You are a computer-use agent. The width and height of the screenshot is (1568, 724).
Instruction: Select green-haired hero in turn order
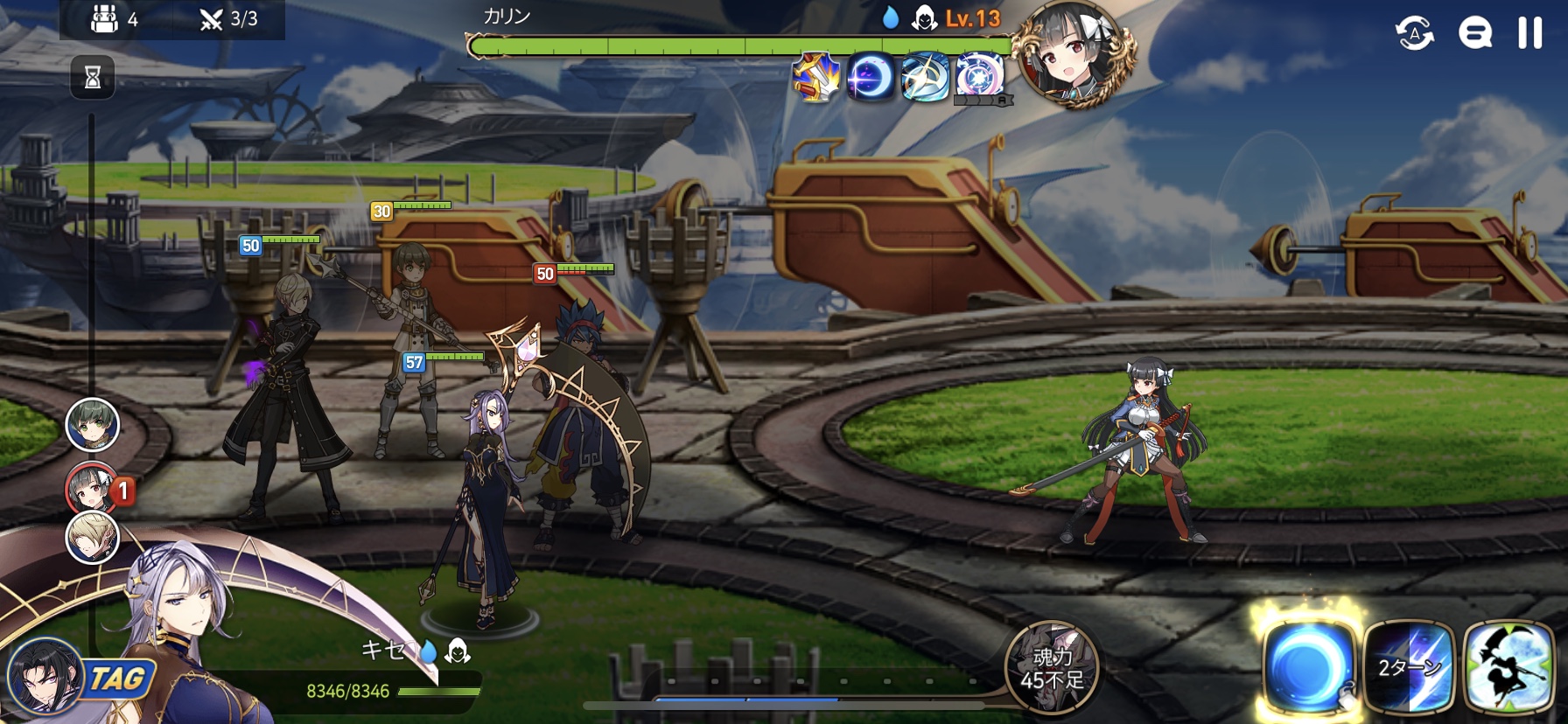click(x=93, y=425)
